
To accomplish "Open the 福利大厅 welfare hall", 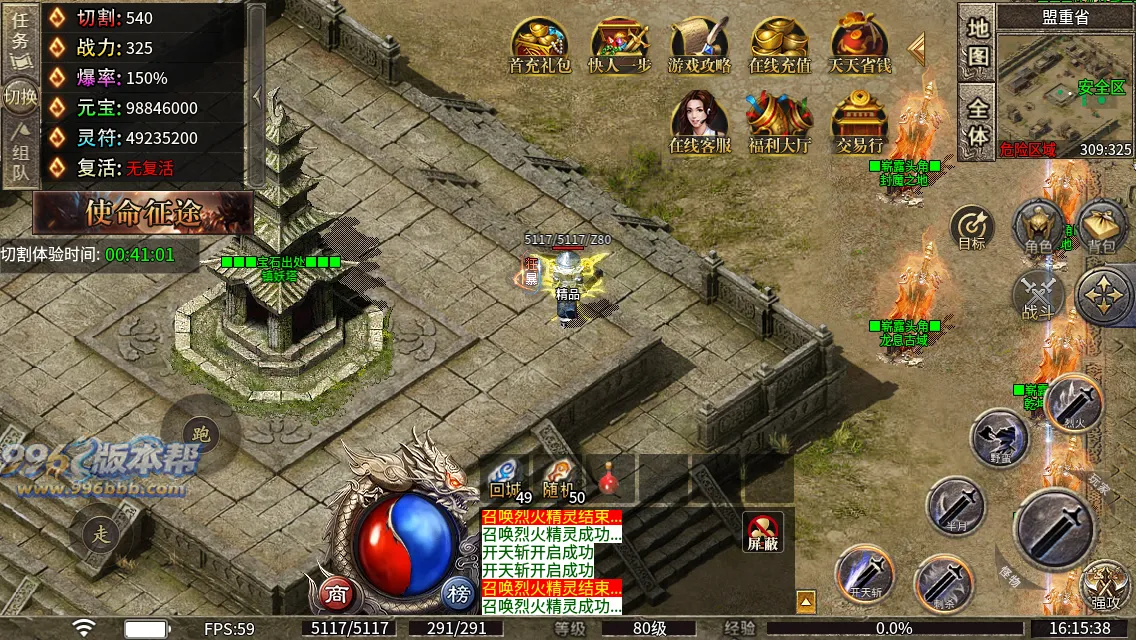I will point(780,122).
